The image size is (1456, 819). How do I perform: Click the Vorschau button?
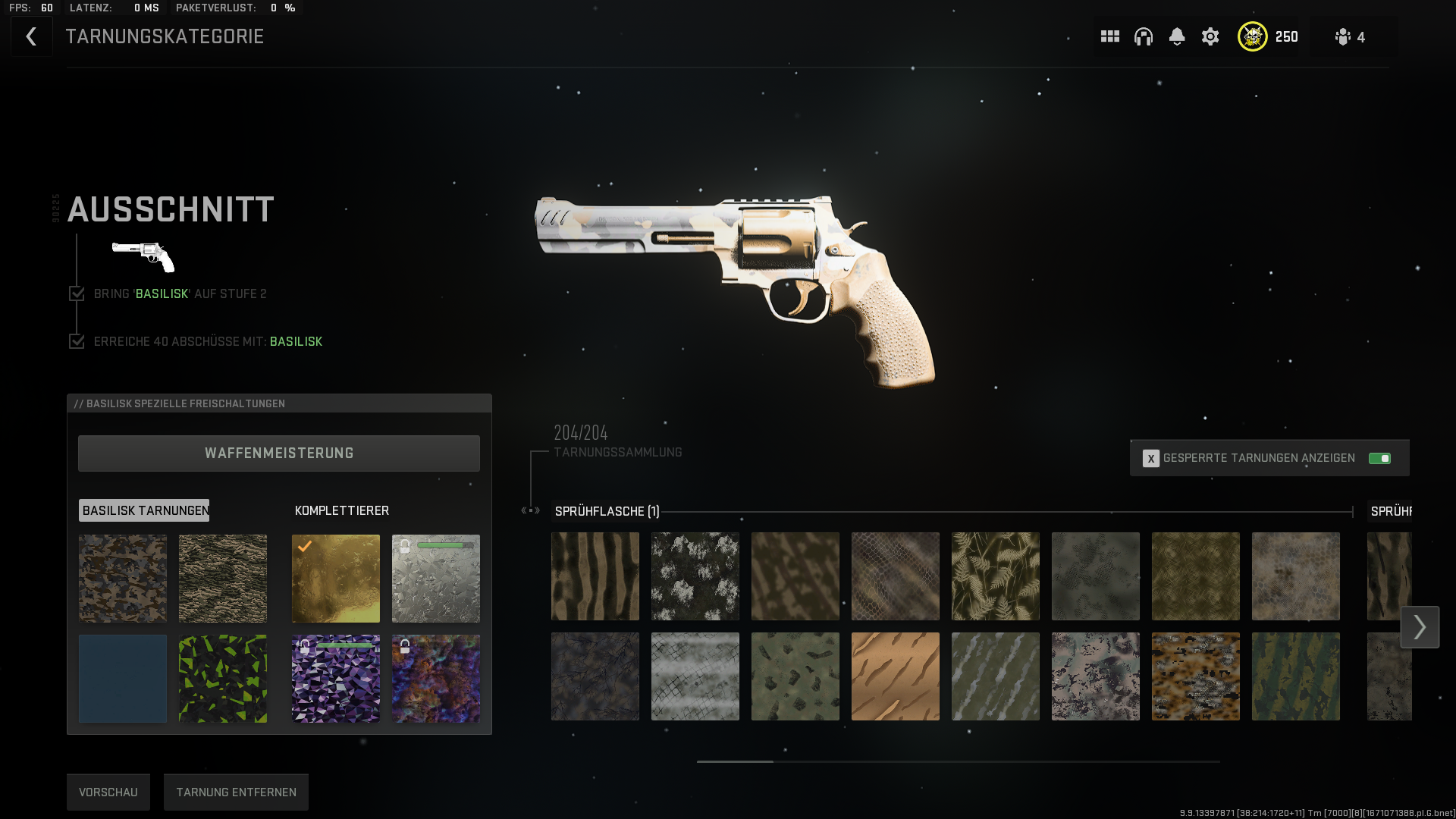pos(108,792)
